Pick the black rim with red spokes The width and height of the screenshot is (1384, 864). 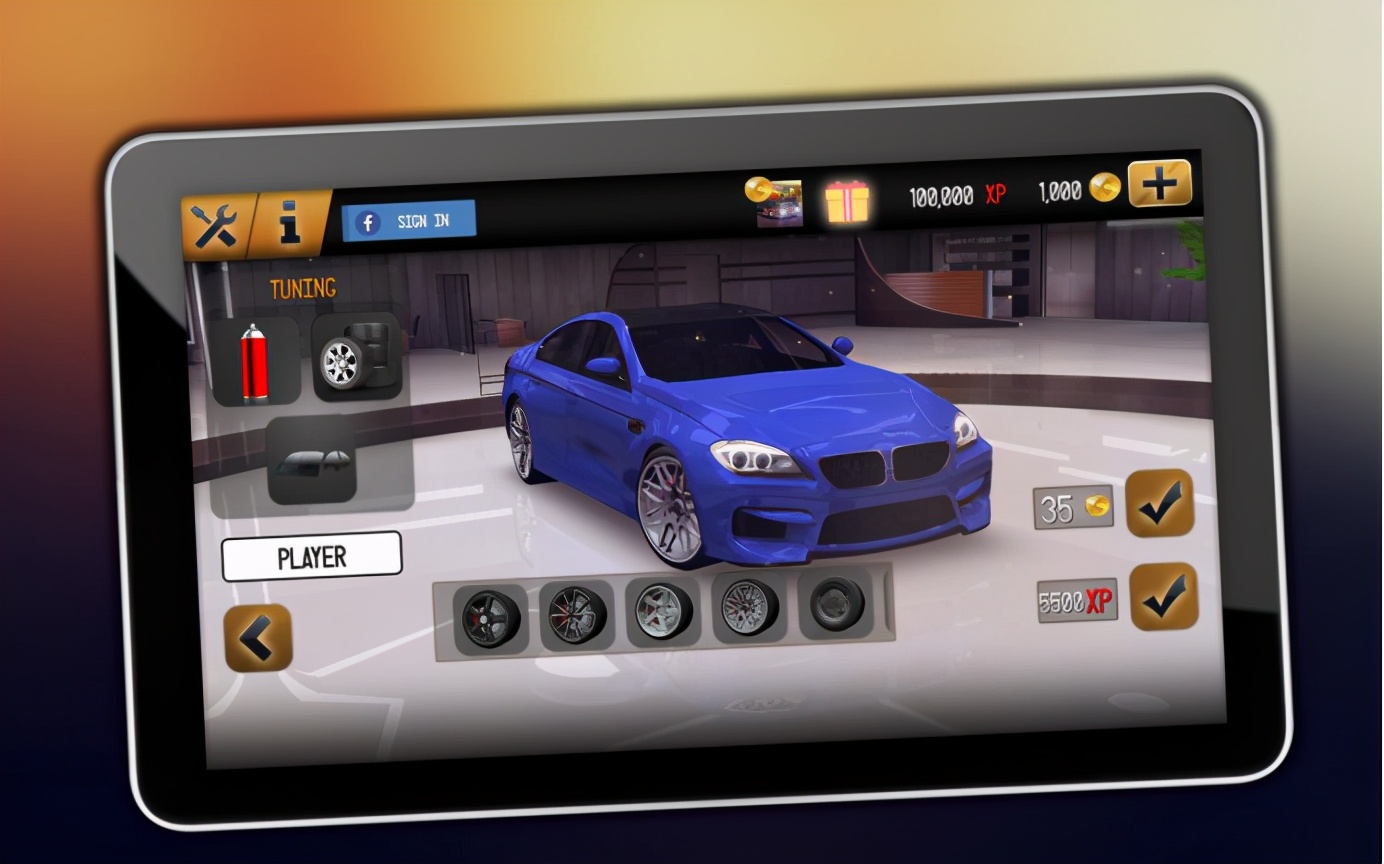tap(576, 615)
